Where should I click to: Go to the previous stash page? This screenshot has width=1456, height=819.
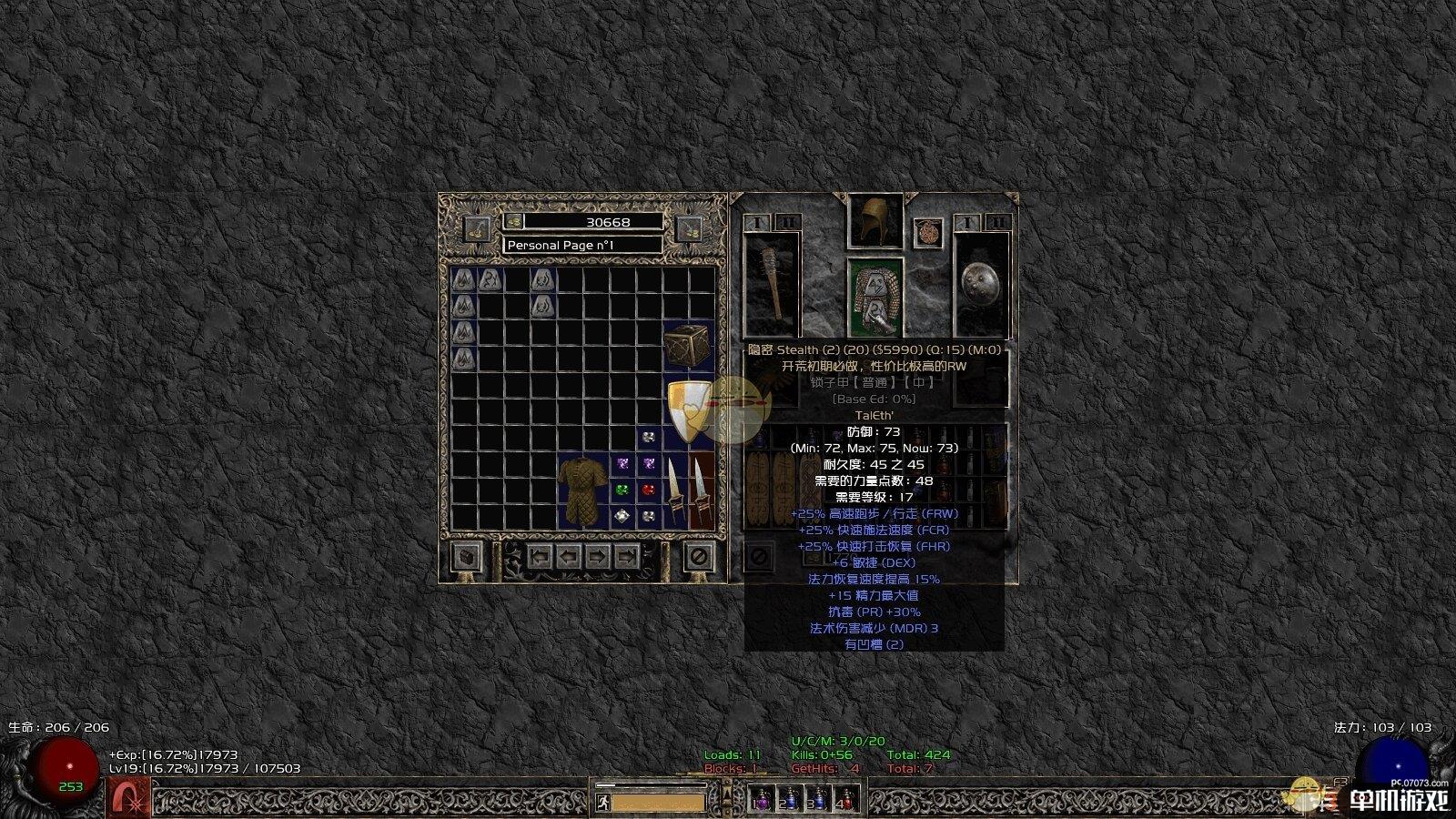click(569, 556)
